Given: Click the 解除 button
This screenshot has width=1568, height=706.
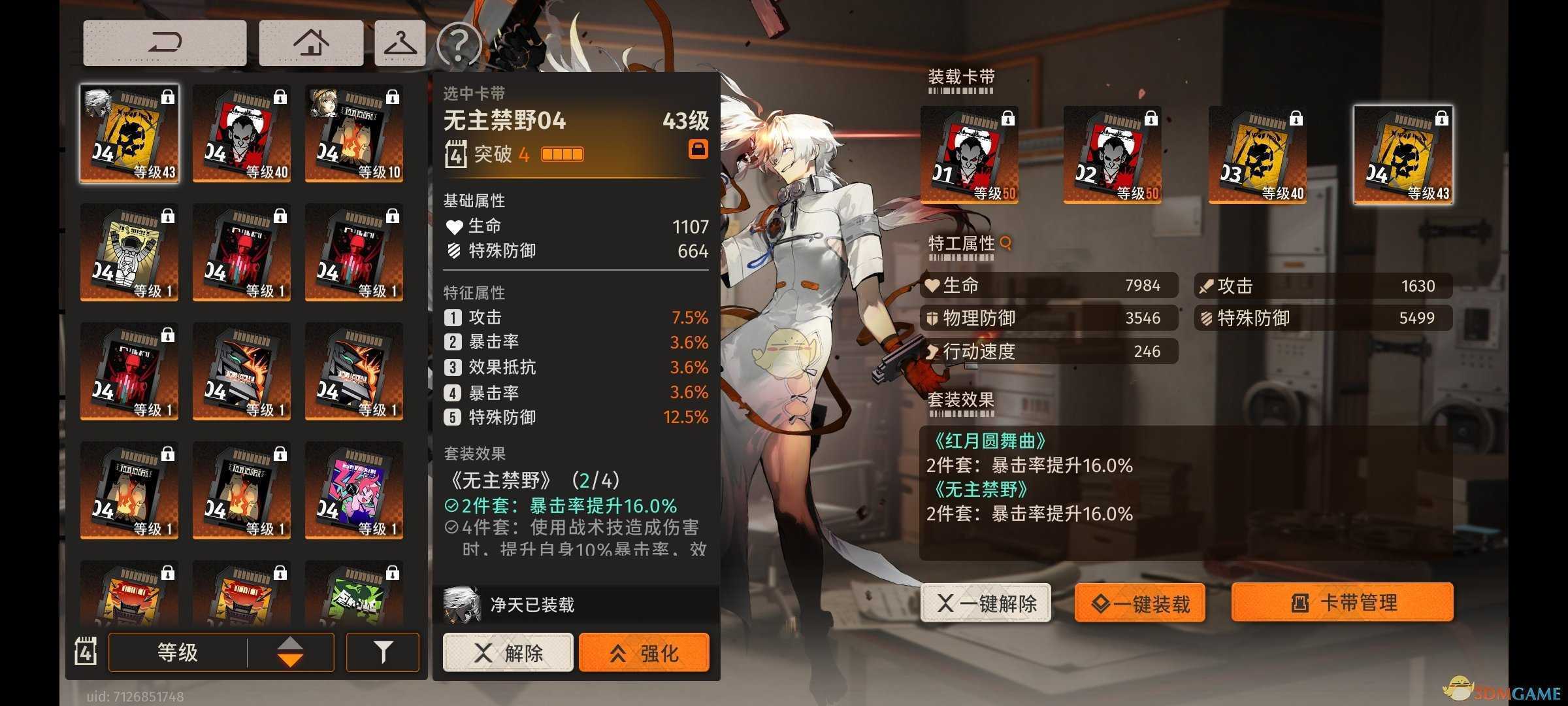Looking at the screenshot, I should 507,652.
